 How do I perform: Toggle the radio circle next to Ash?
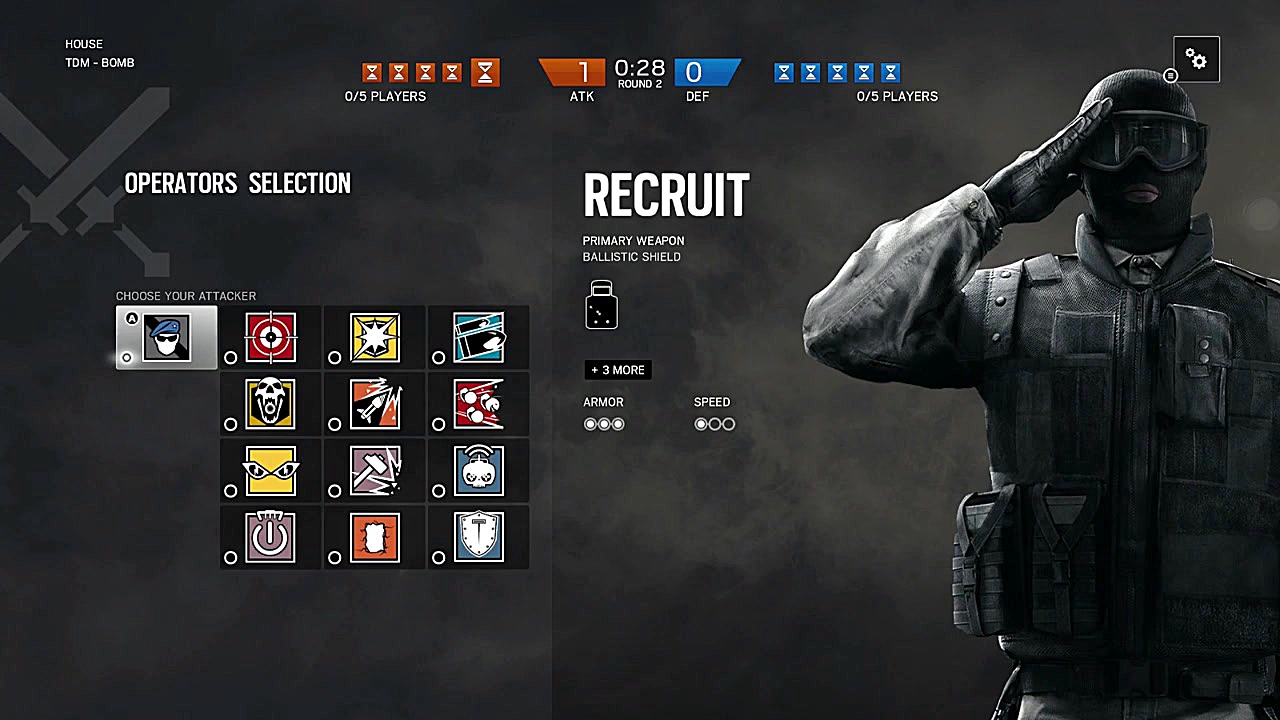coord(231,357)
